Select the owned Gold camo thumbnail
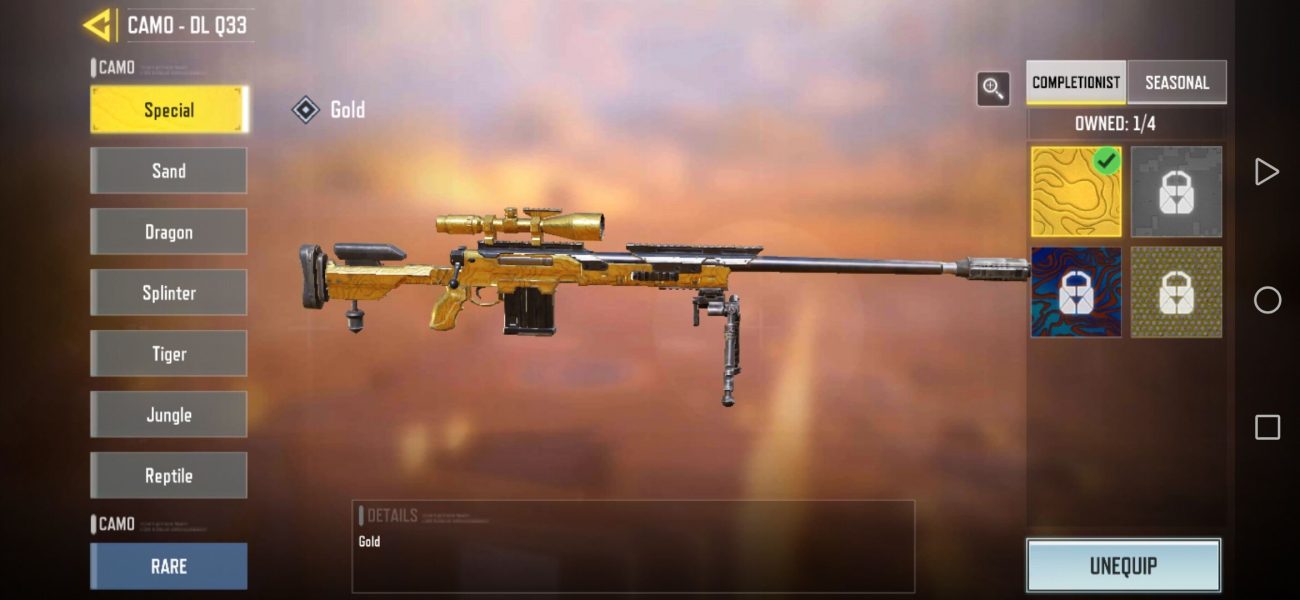Viewport: 1300px width, 600px height. click(1076, 192)
